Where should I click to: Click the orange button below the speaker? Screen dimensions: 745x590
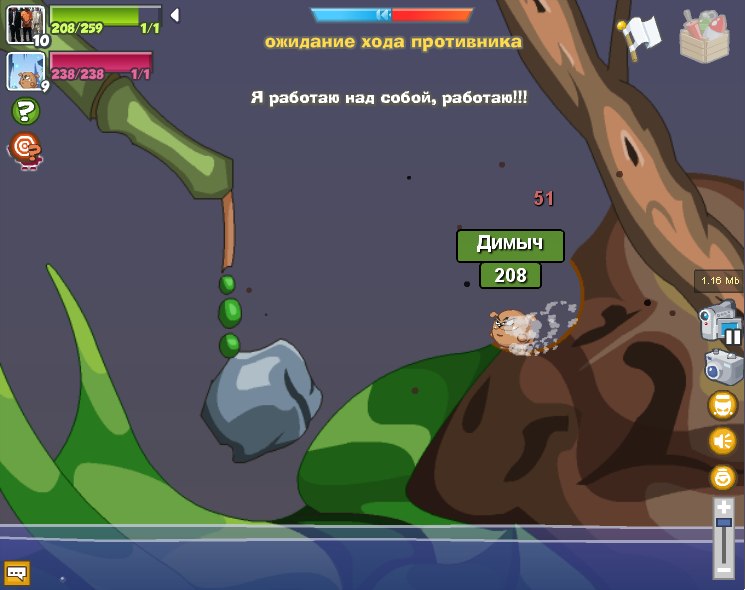(722, 476)
